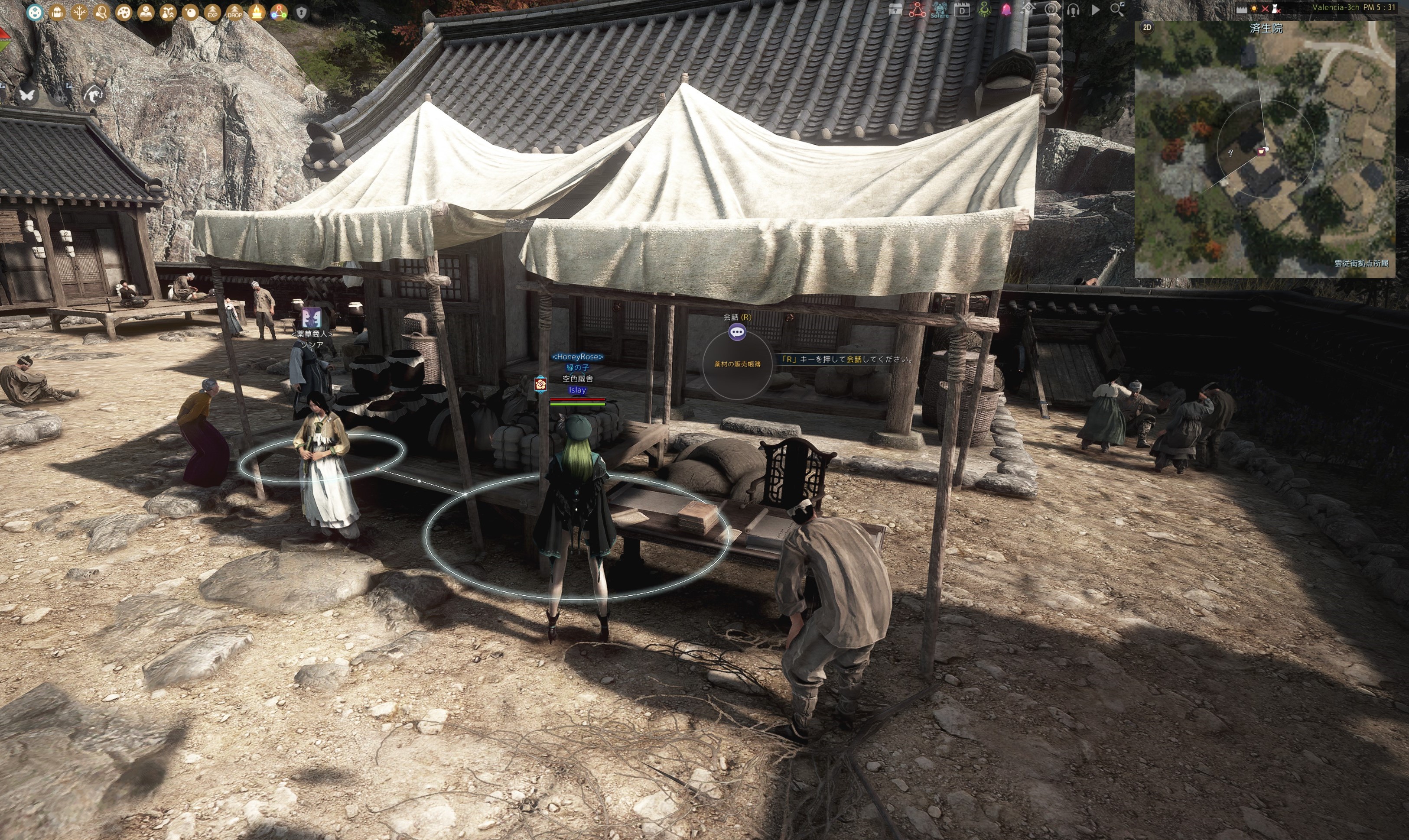Open the magnifying glass search icon
Viewport: 1409px width, 840px height.
(1117, 10)
